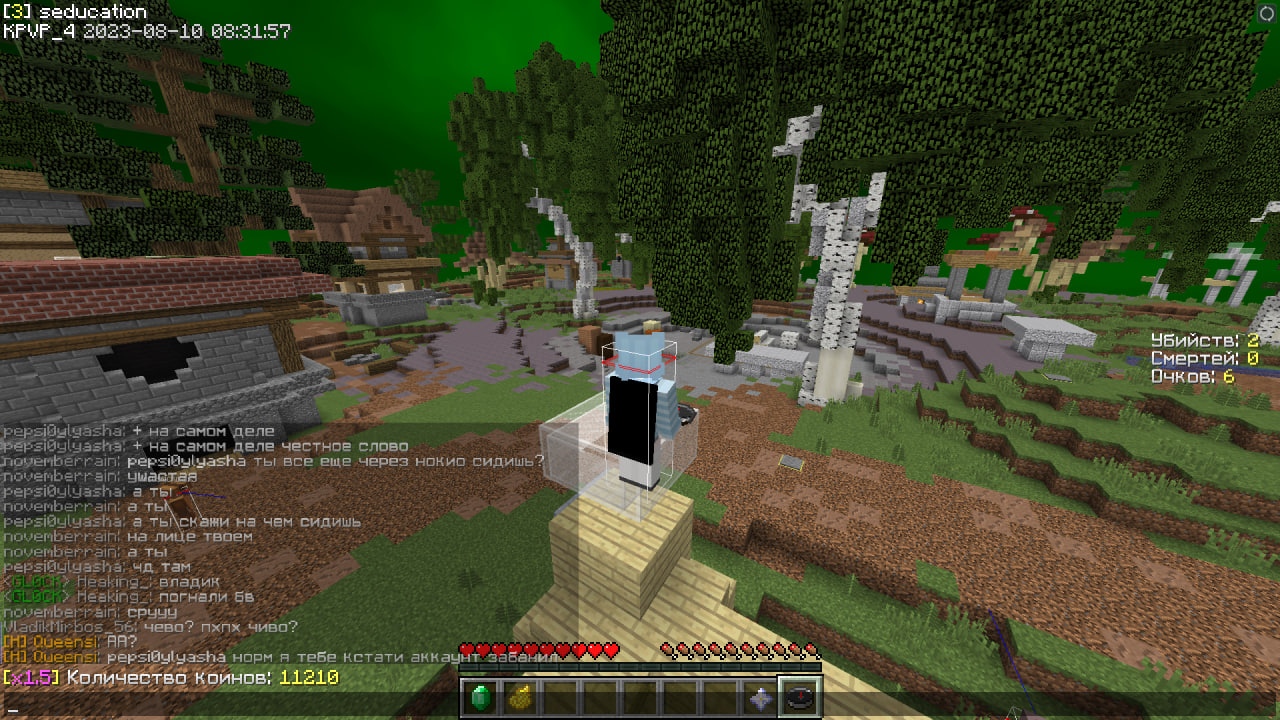Select the emerald hotbar slot
The image size is (1280, 720).
[x=482, y=698]
